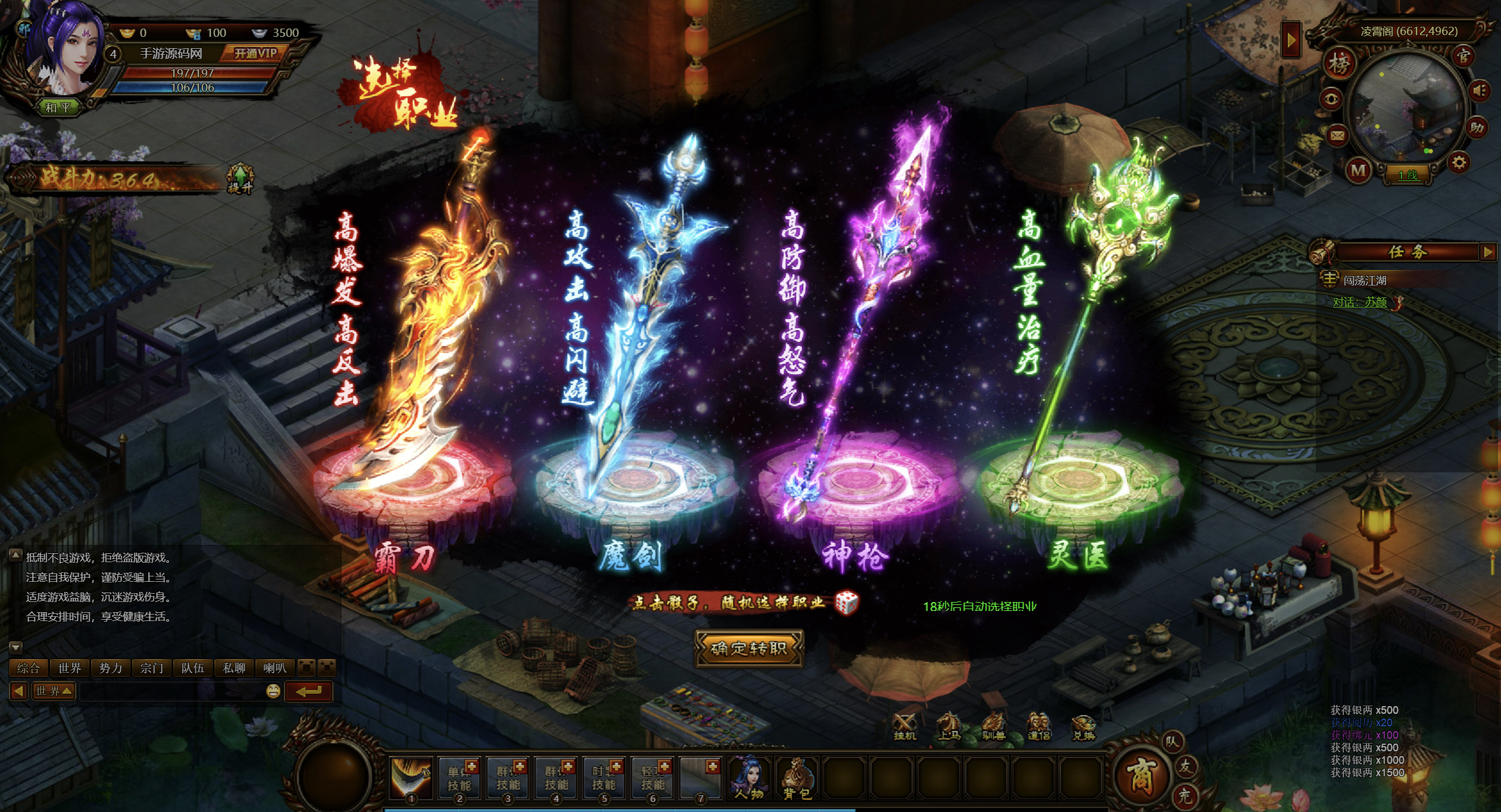The width and height of the screenshot is (1501, 812).
Task: Toggle the sound speaker icon
Action: [1480, 91]
